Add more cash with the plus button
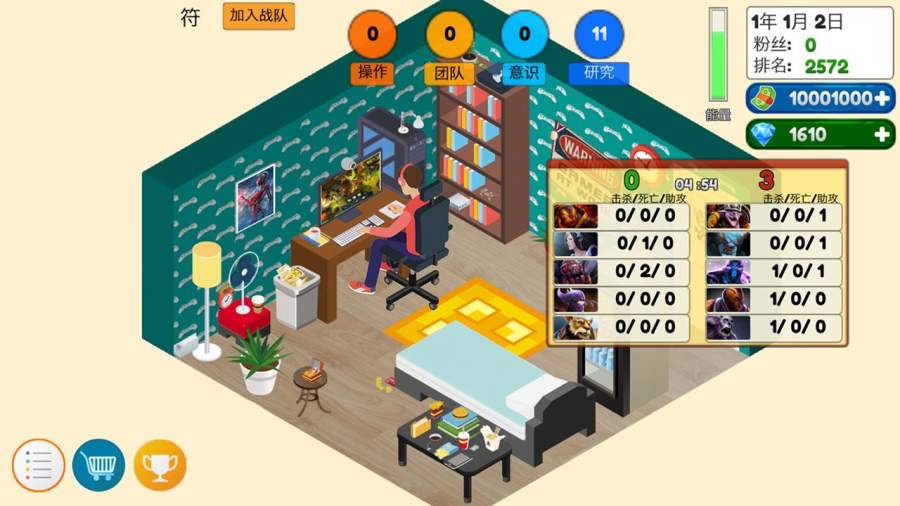This screenshot has width=900, height=506. pos(882,98)
